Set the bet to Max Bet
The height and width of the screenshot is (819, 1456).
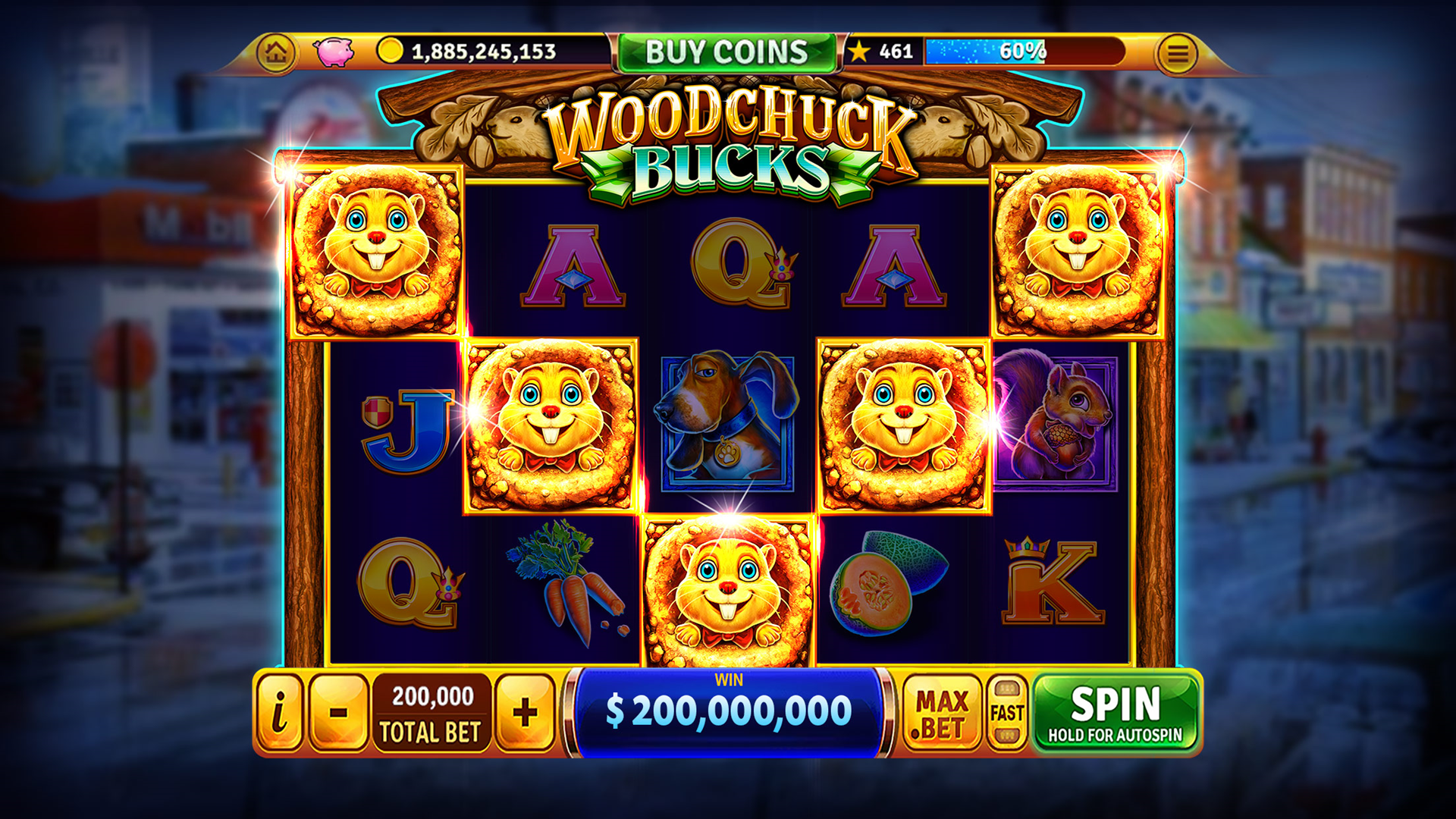[941, 713]
